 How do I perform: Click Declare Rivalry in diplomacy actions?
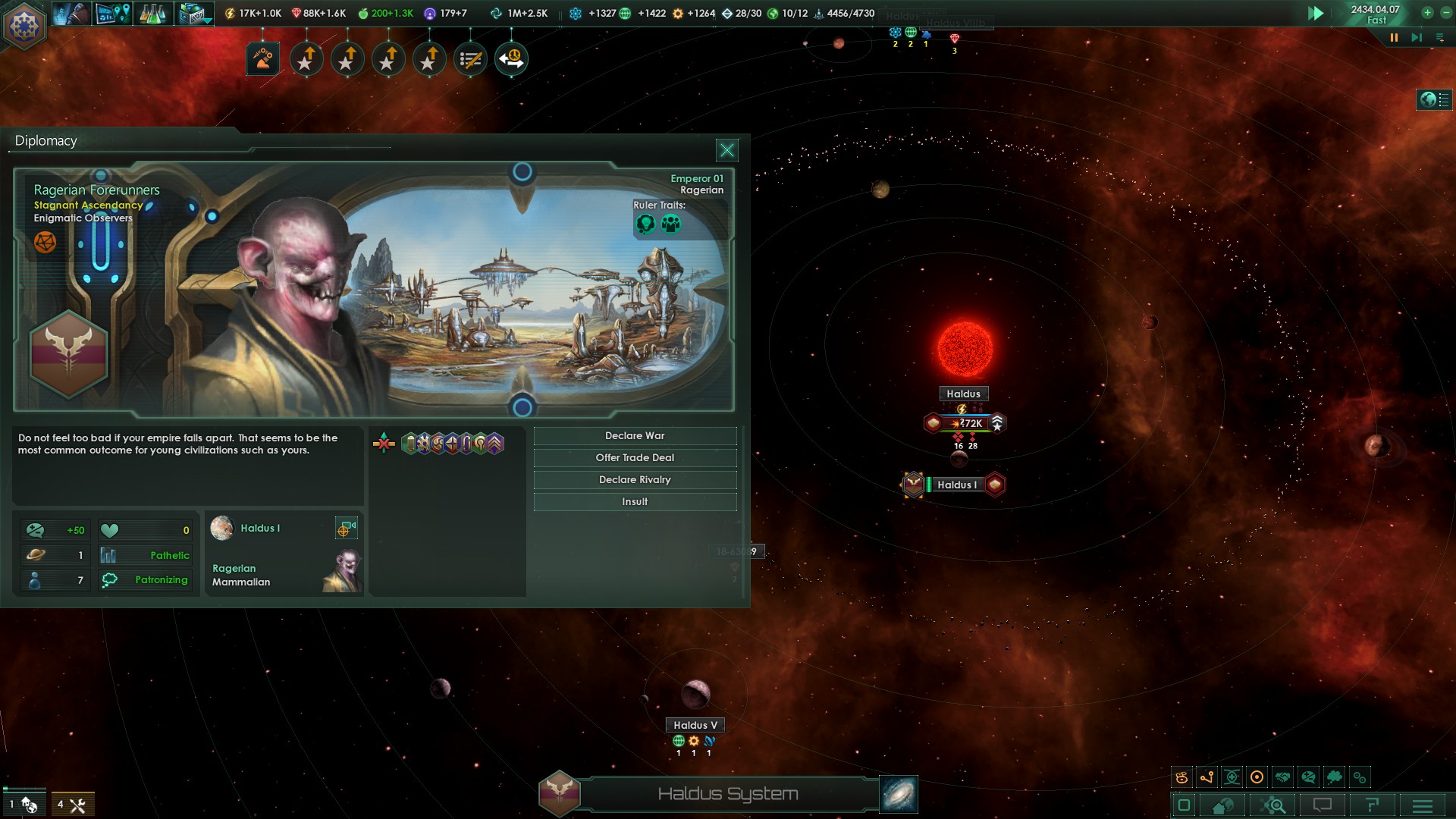635,480
